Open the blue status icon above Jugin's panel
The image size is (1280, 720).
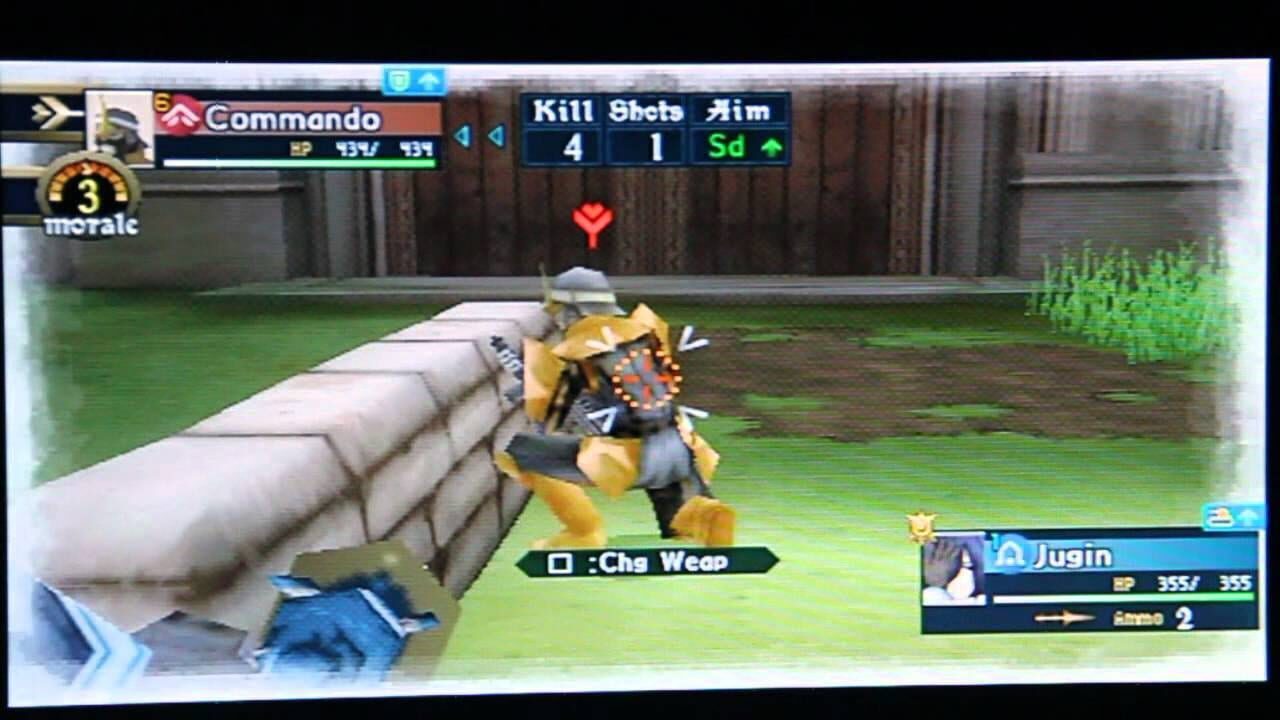pyautogui.click(x=1221, y=516)
